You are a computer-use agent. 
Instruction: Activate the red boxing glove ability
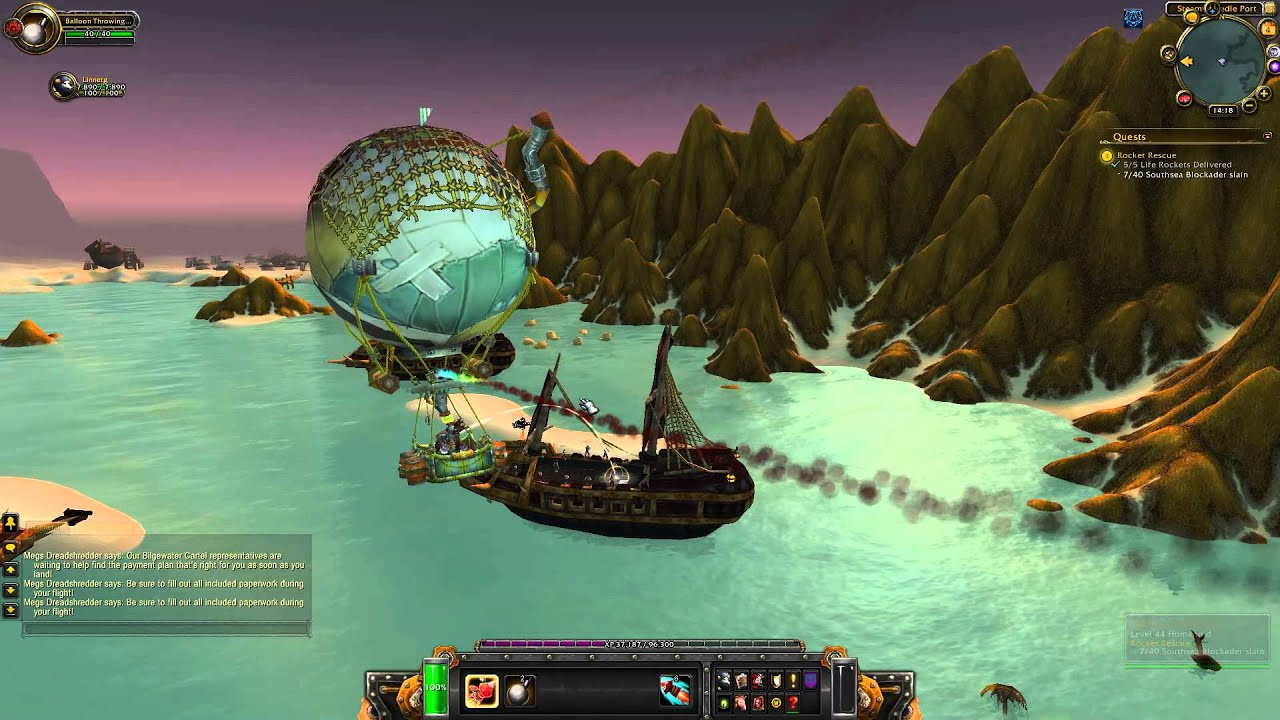481,691
